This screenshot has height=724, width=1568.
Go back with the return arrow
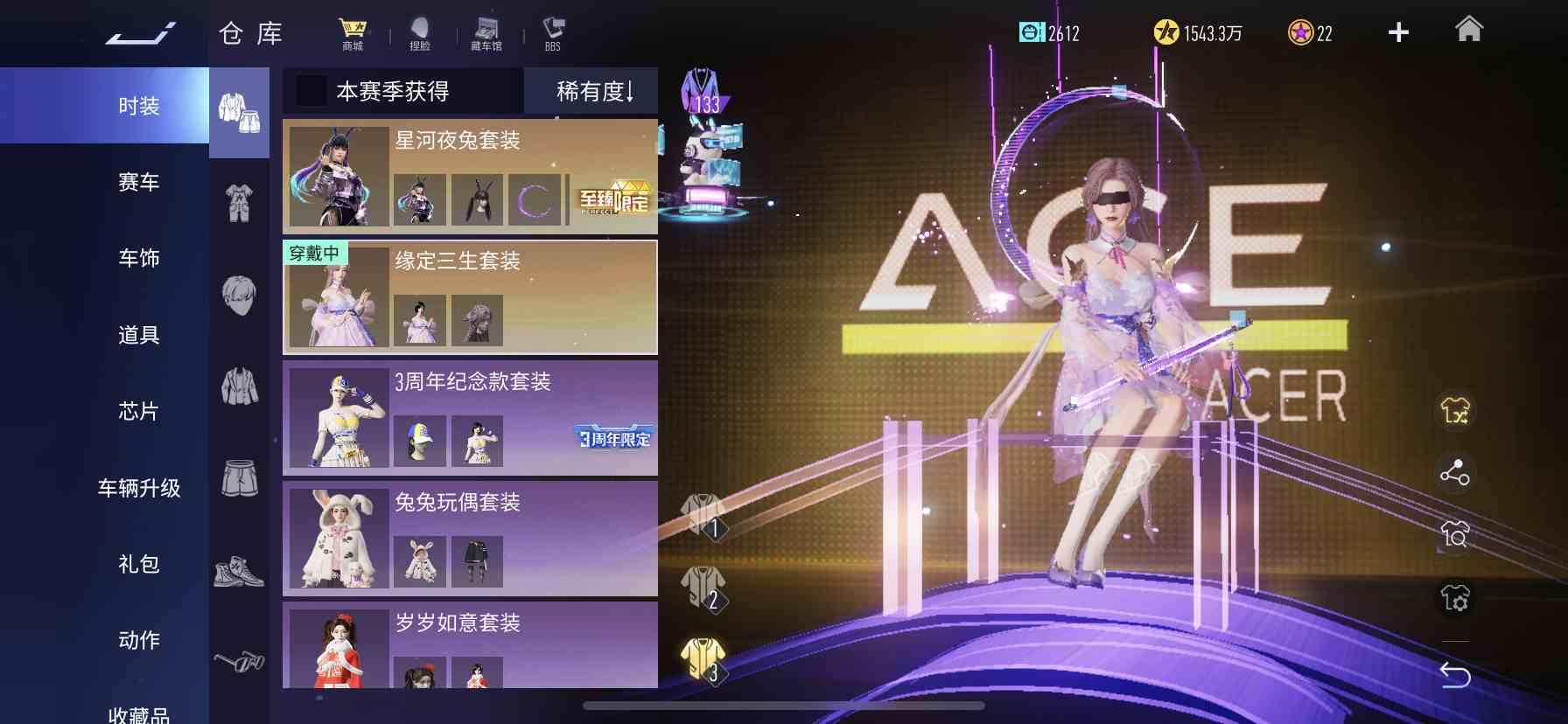(1455, 674)
